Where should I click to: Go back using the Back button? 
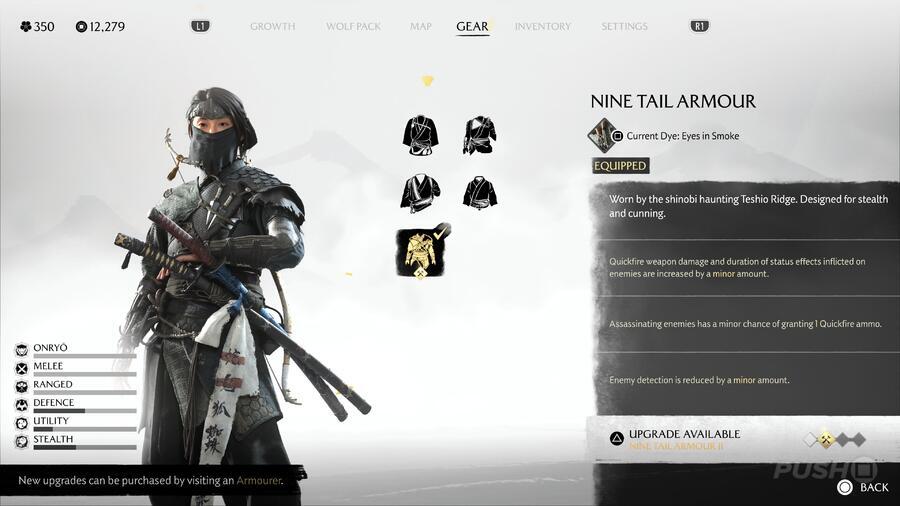(x=862, y=487)
